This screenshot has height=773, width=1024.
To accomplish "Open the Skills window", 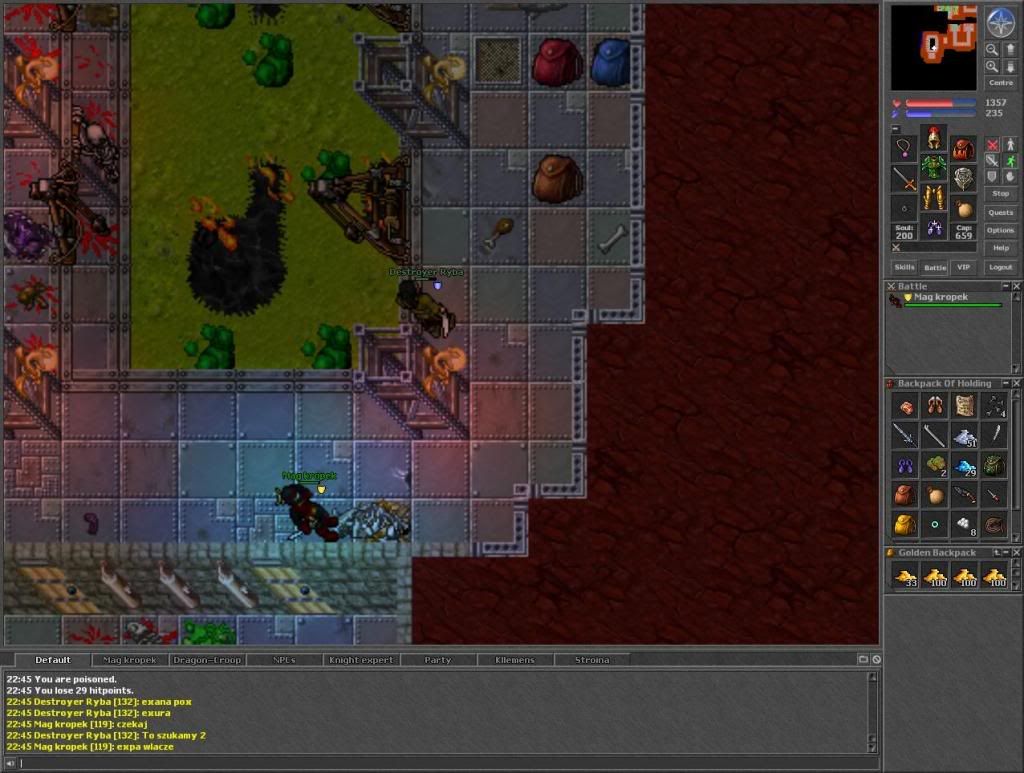I will click(x=904, y=267).
